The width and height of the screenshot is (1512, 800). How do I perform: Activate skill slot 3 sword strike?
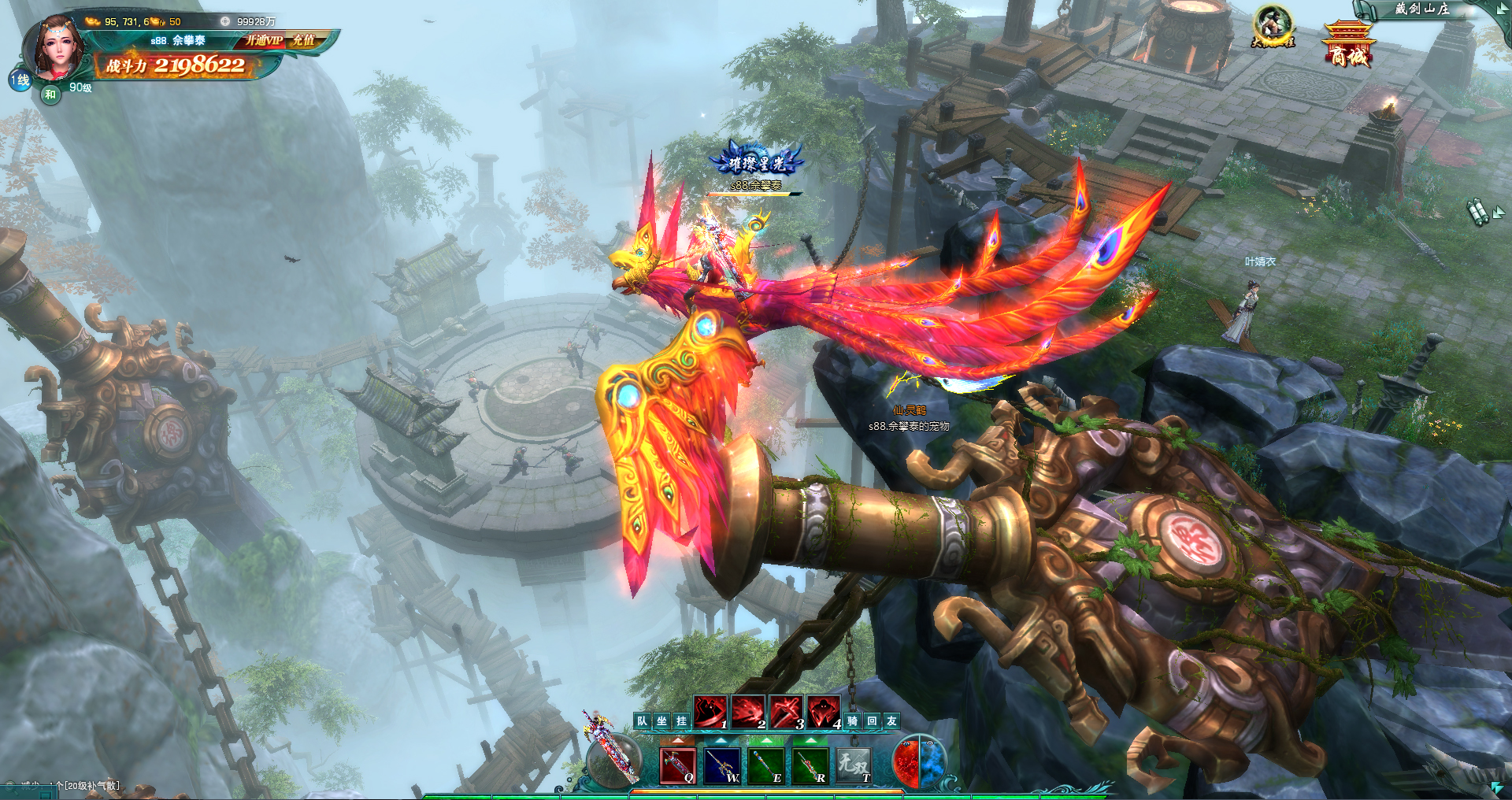(786, 713)
